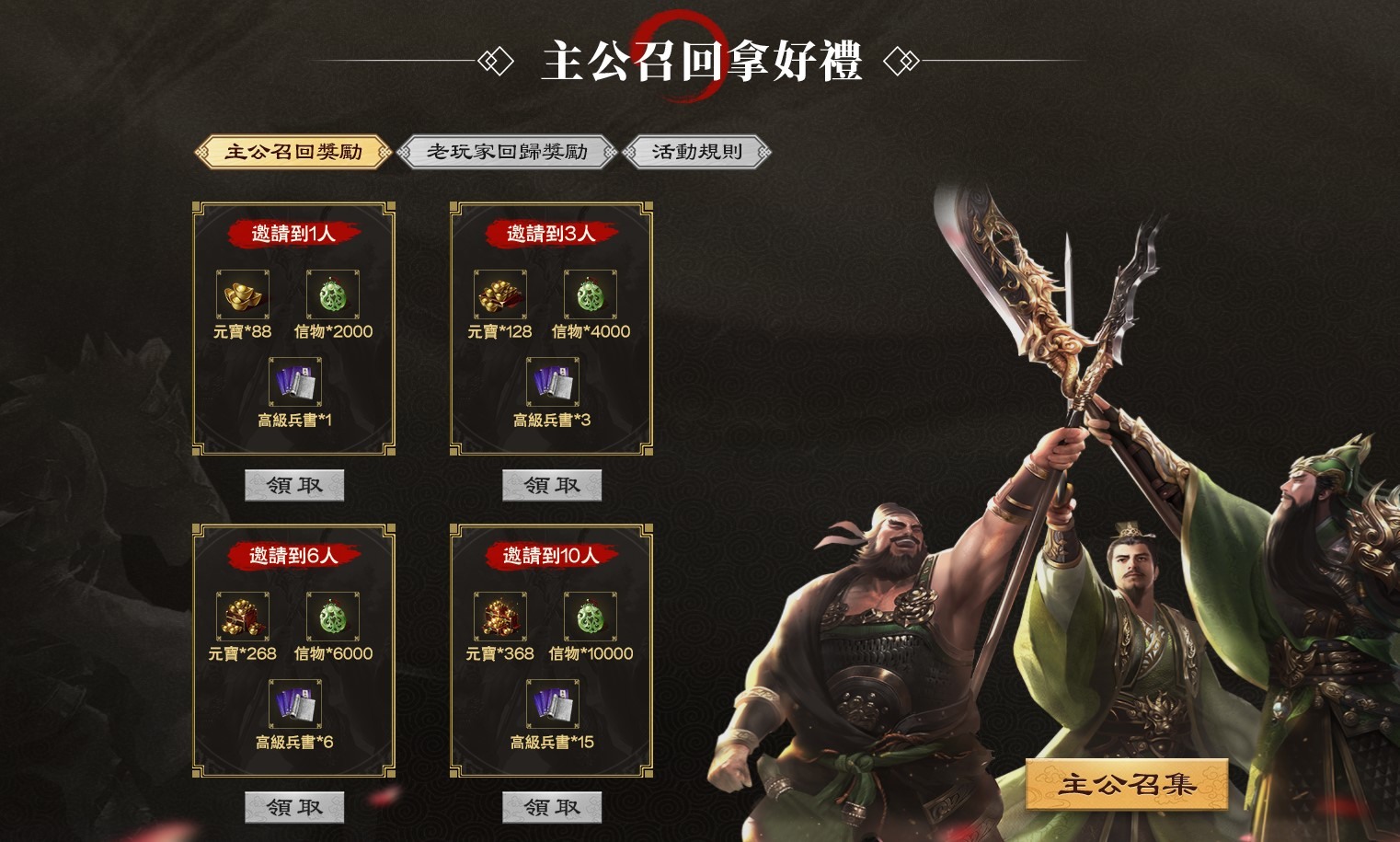Select the 元寶*88 gold ingot icon
This screenshot has width=1400, height=842.
(241, 294)
